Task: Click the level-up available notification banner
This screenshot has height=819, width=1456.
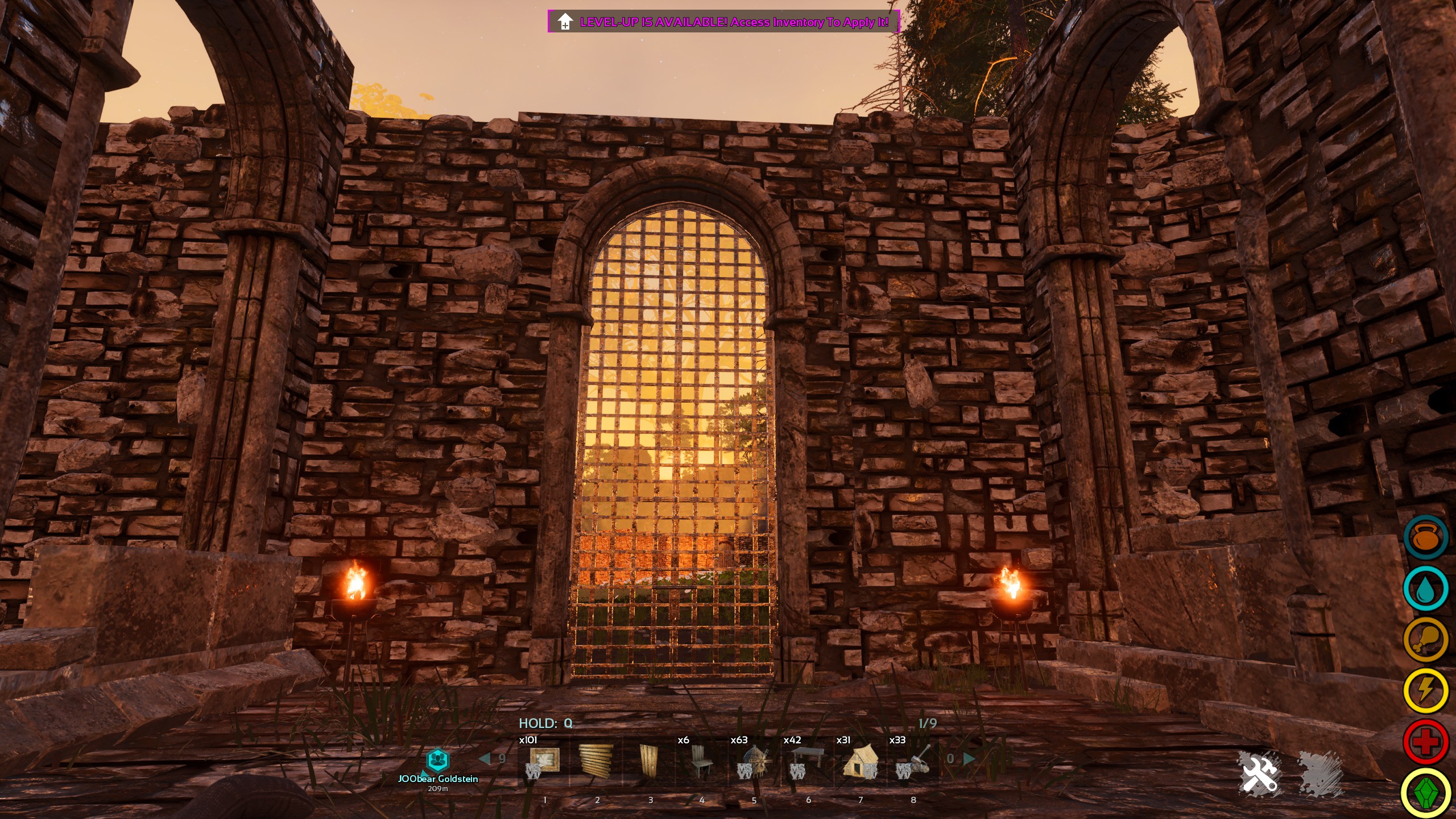Action: [x=723, y=22]
